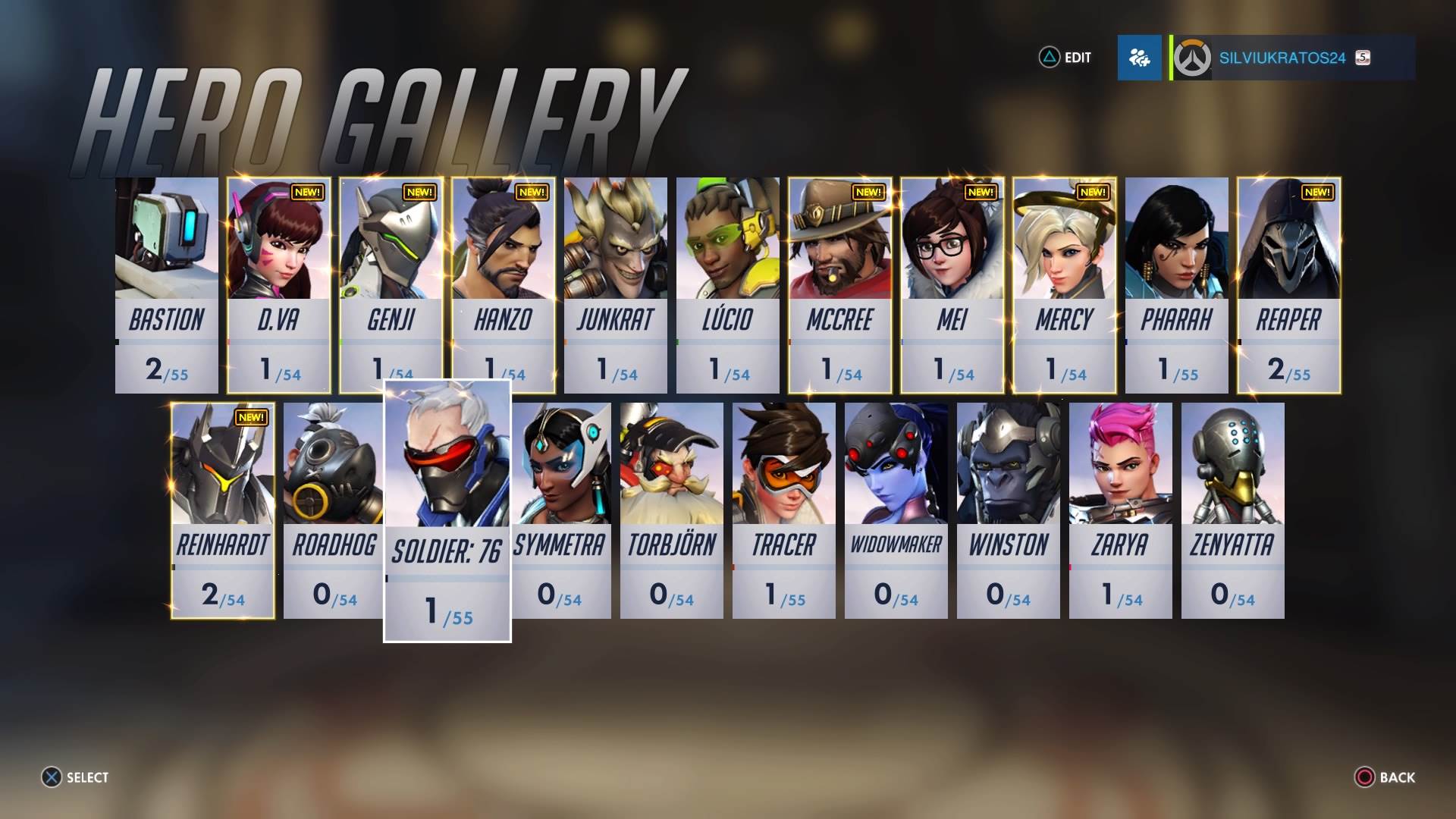Choose the Reinhardt hero card
The height and width of the screenshot is (819, 1456).
click(223, 510)
